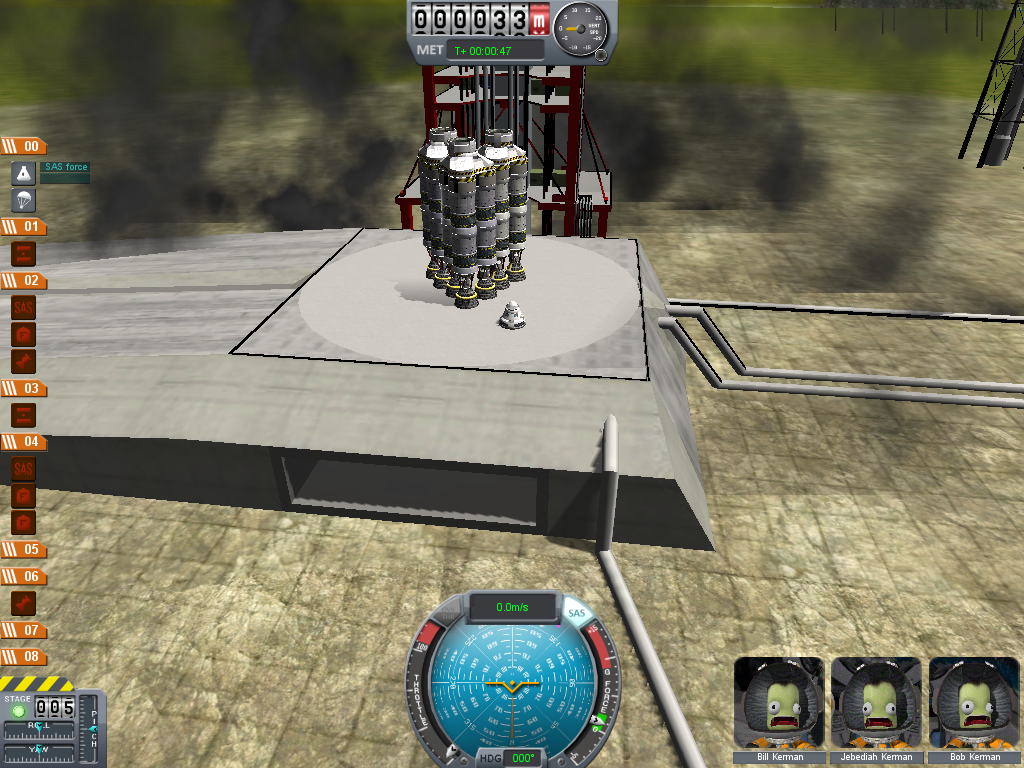Select the stage 07 orange header

coord(24,630)
